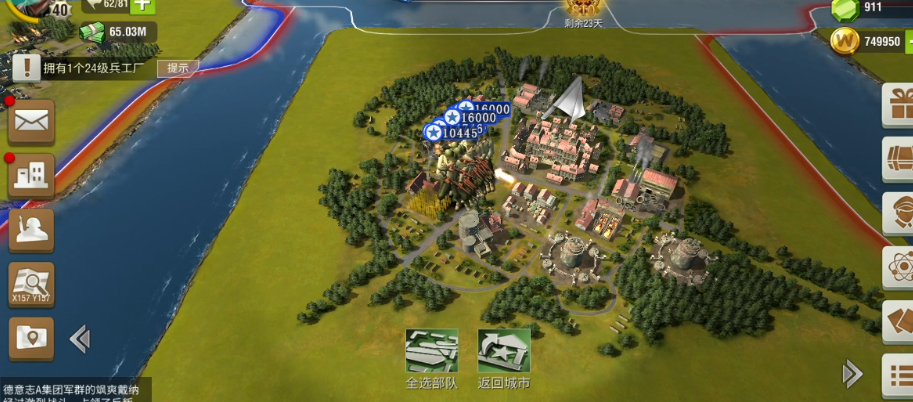The width and height of the screenshot is (913, 402).
Task: Open the city buildings menu icon
Action: tap(31, 176)
